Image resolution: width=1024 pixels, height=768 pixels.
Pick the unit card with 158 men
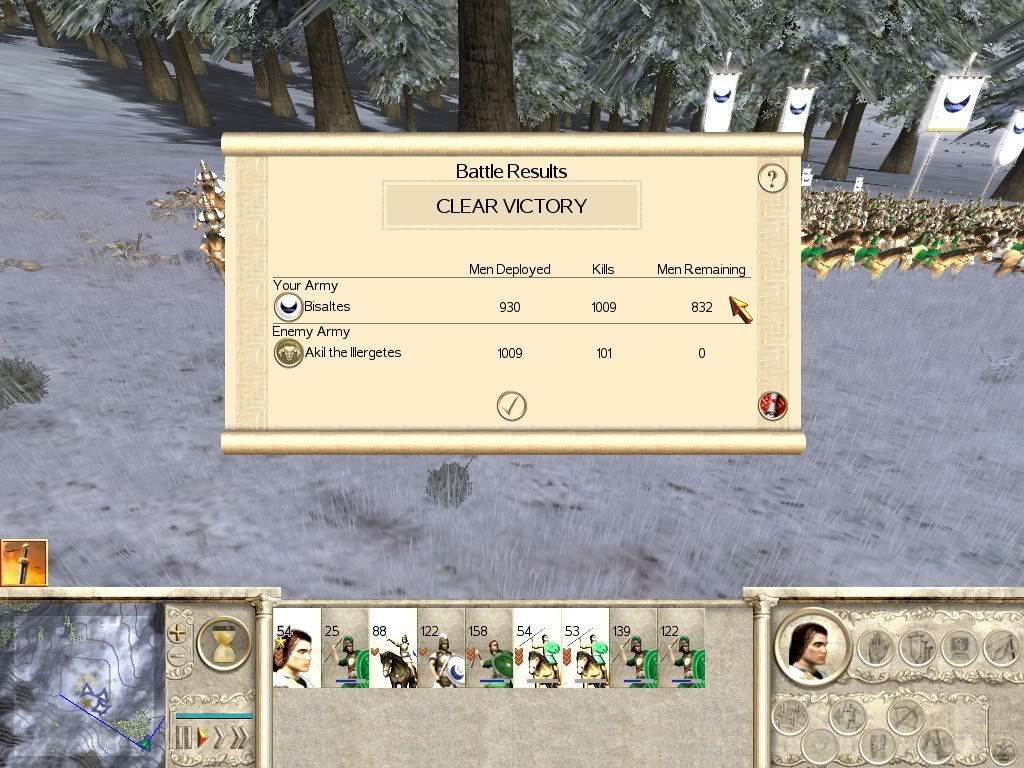tap(489, 648)
